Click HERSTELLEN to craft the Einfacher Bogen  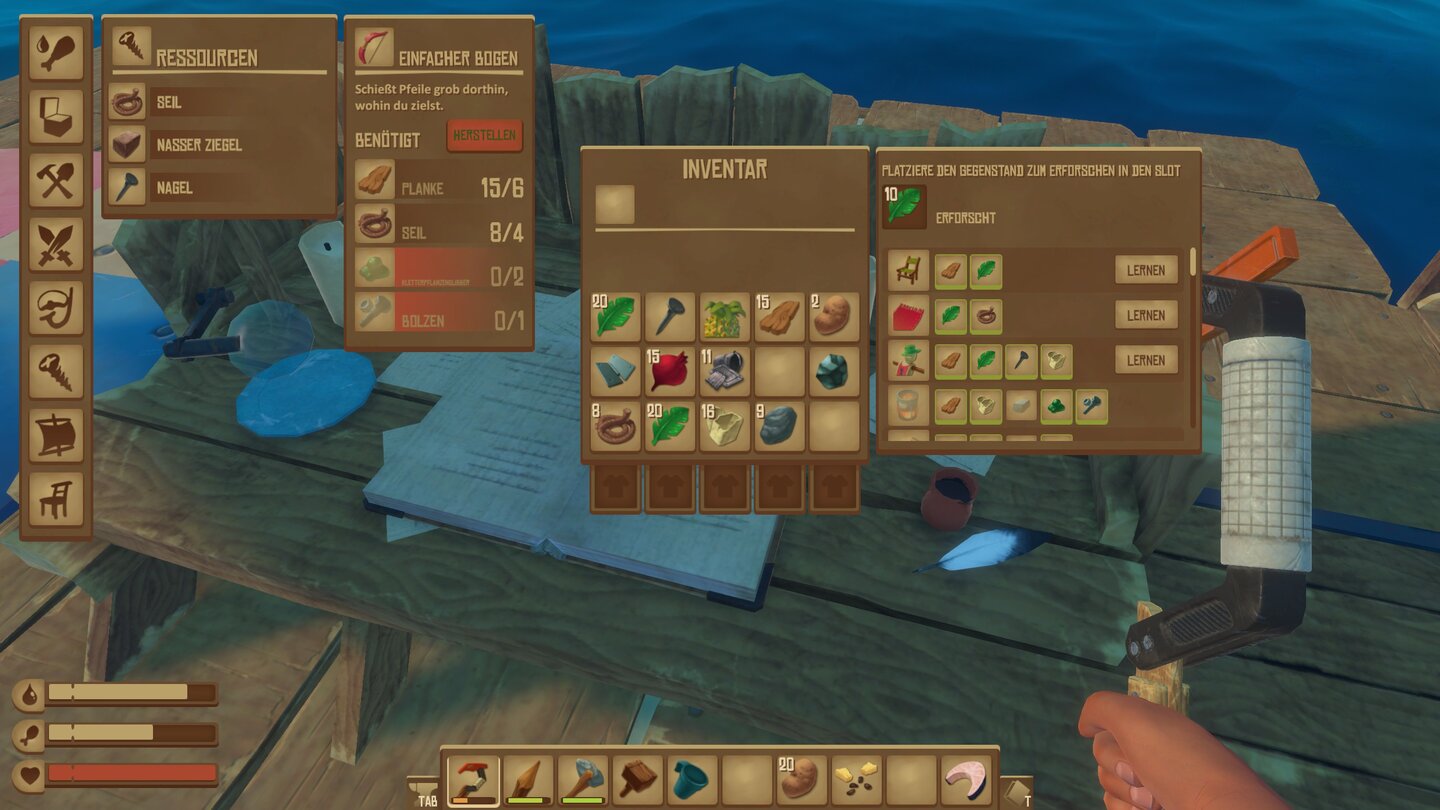click(487, 137)
